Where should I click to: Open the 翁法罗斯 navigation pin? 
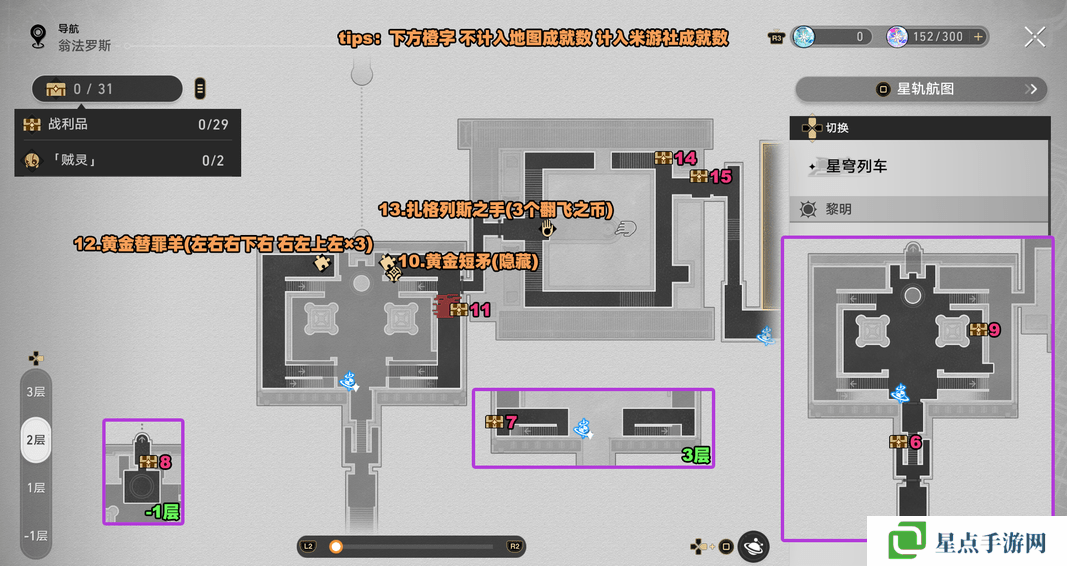tap(39, 38)
